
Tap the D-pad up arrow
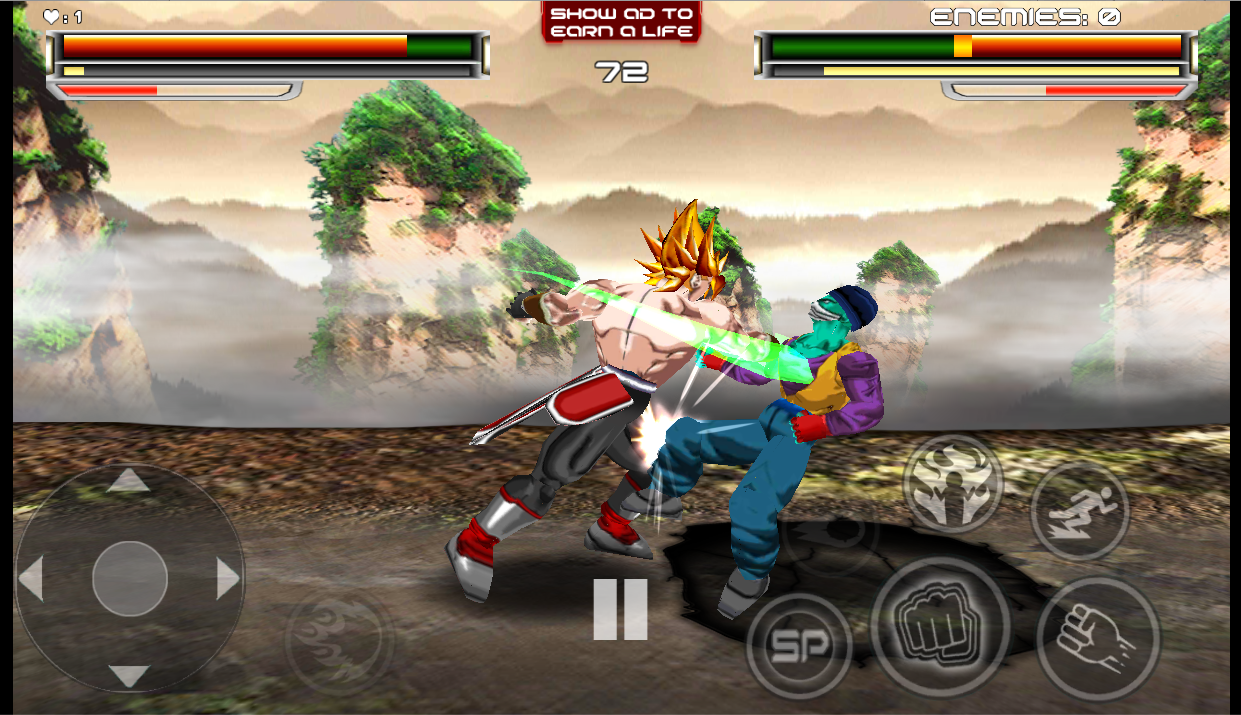(x=128, y=482)
